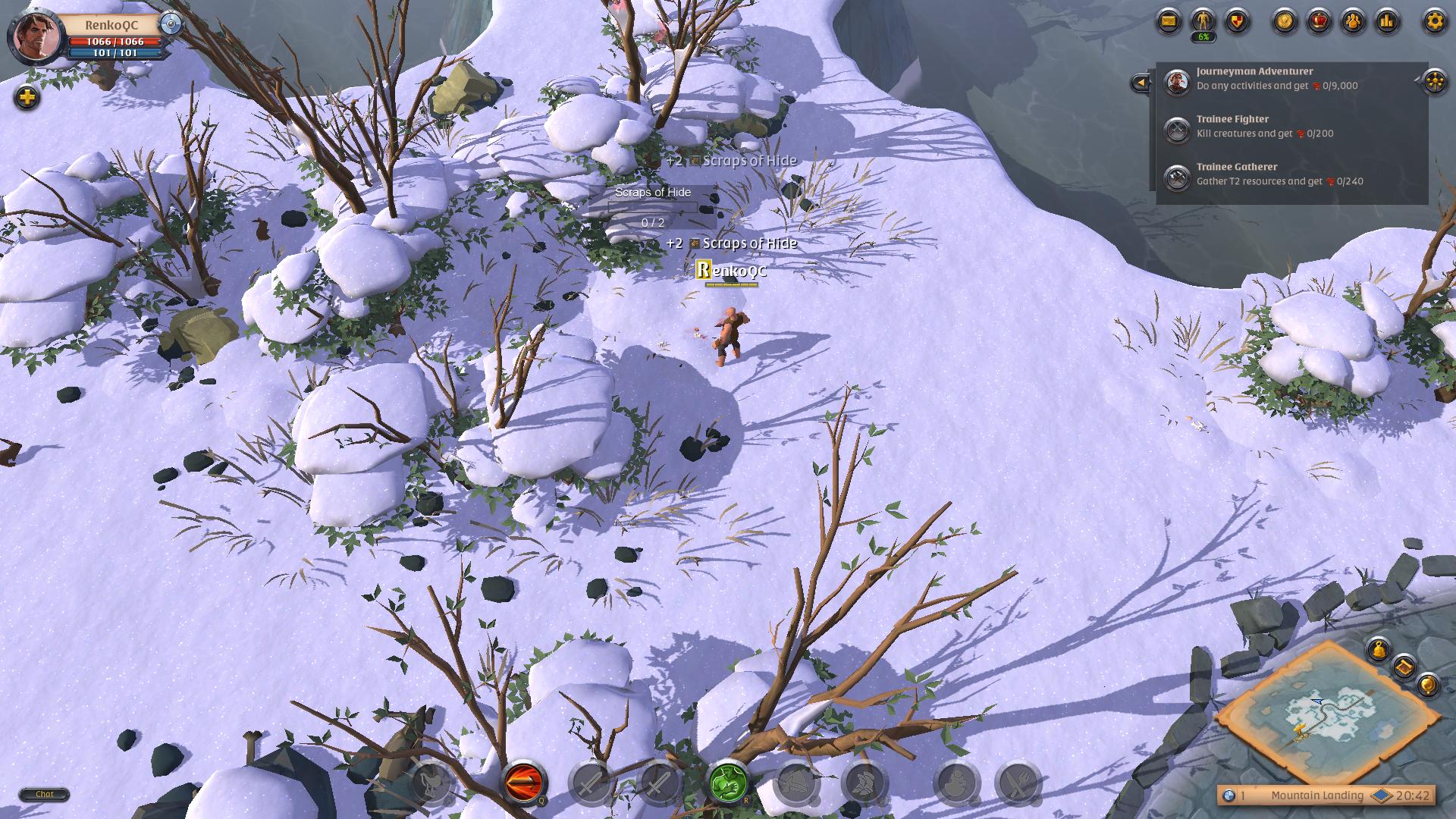Open the mail envelope icon
1456x819 pixels.
click(x=1169, y=20)
